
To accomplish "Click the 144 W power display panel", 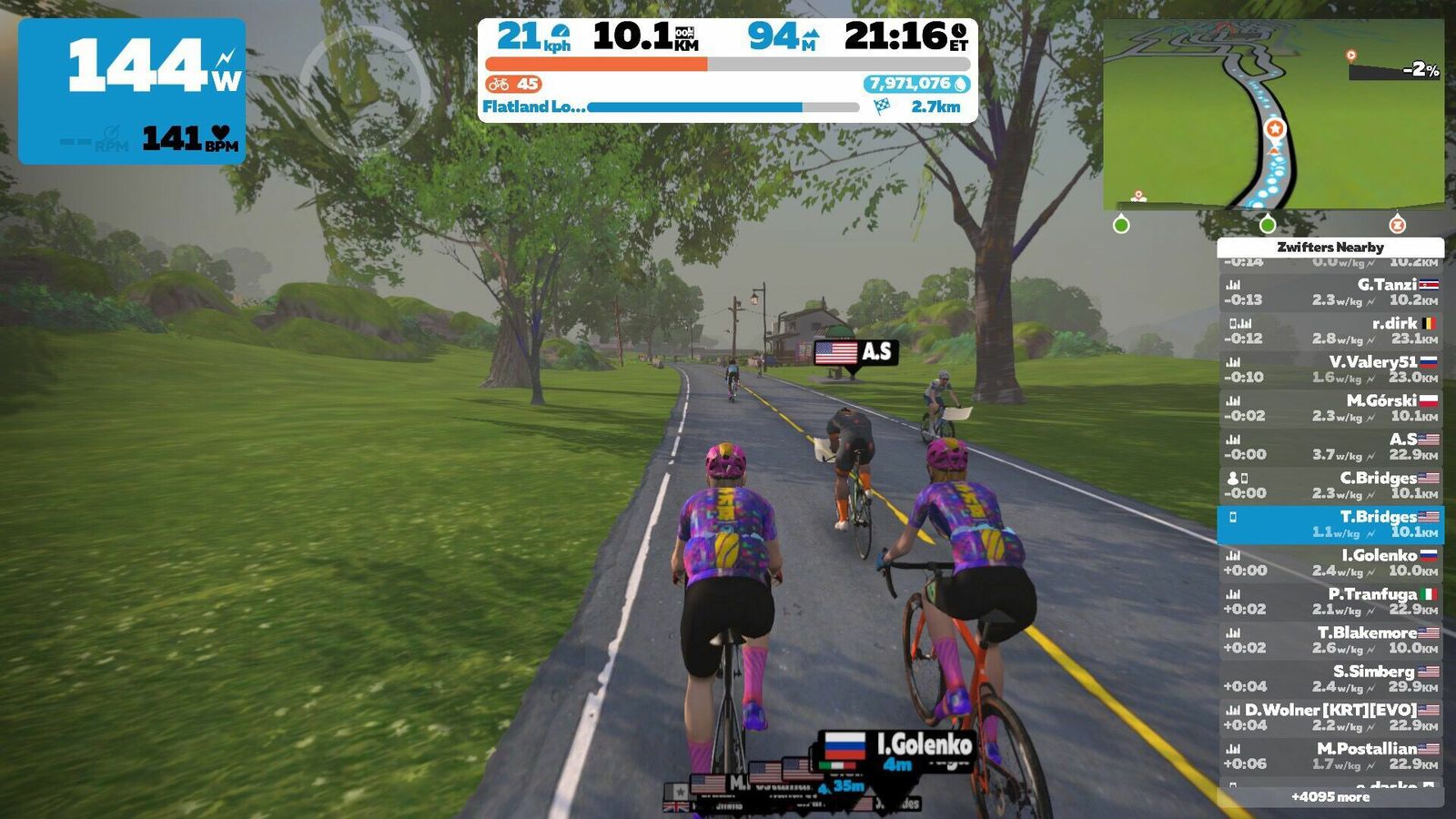I will click(x=132, y=91).
